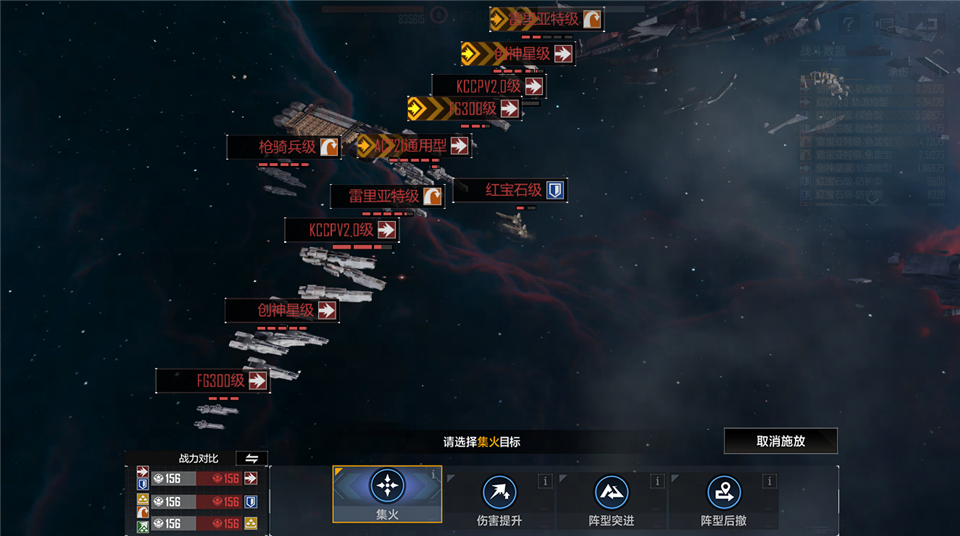The width and height of the screenshot is (960, 536).
Task: Show info for the 阵型突进 skill
Action: (x=657, y=481)
